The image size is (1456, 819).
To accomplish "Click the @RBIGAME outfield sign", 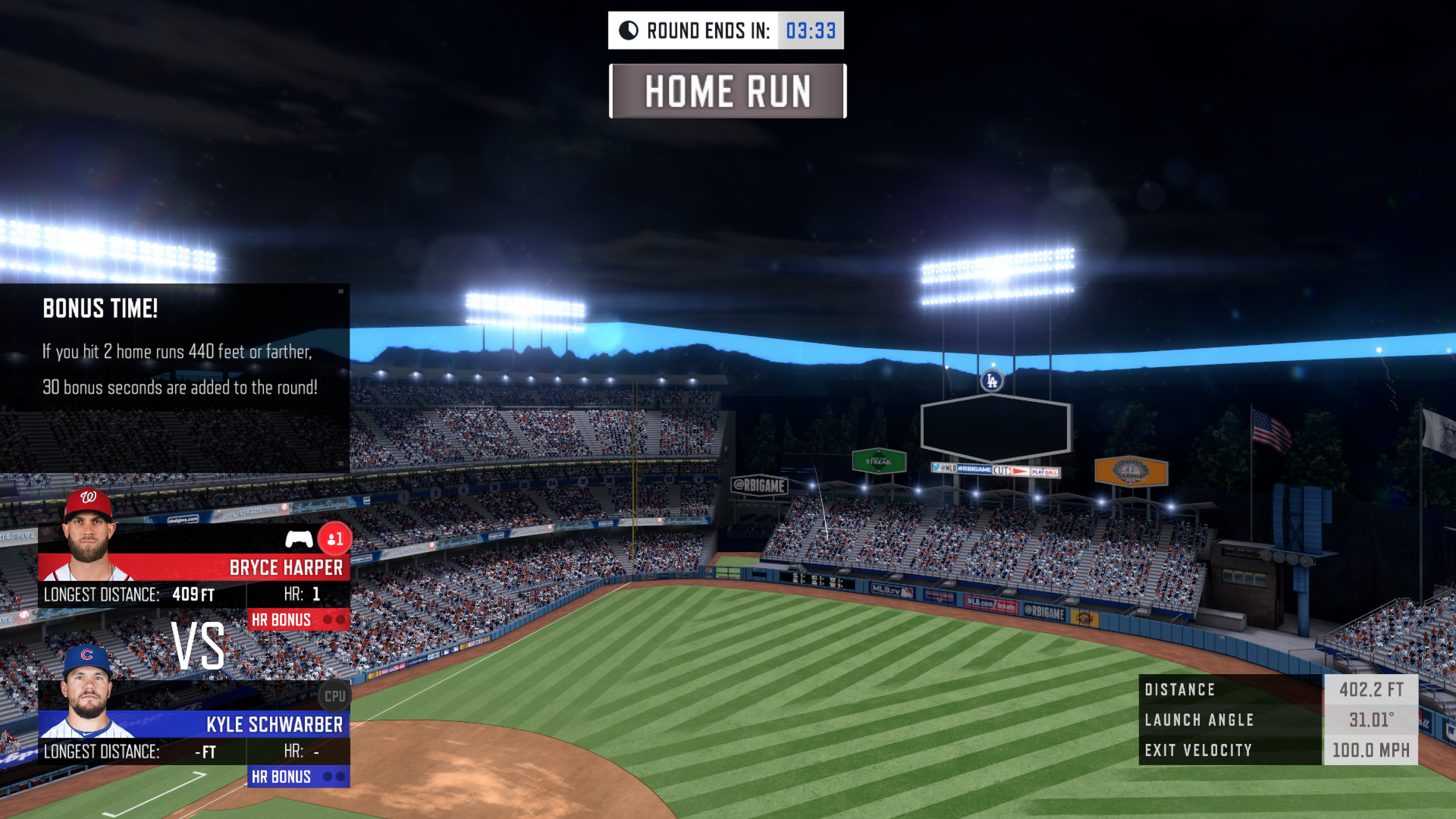I will tap(761, 485).
